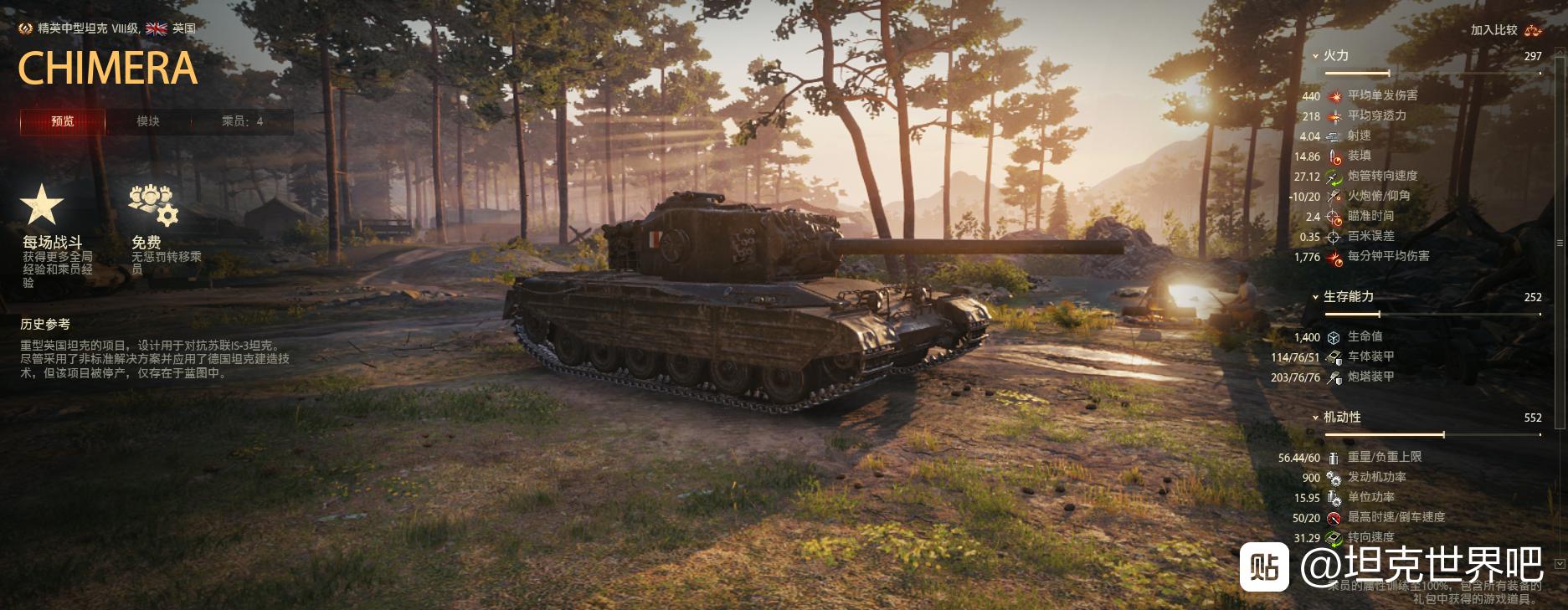Select the 发动机功率 engine power row
Image resolution: width=1568 pixels, height=610 pixels.
(1376, 477)
